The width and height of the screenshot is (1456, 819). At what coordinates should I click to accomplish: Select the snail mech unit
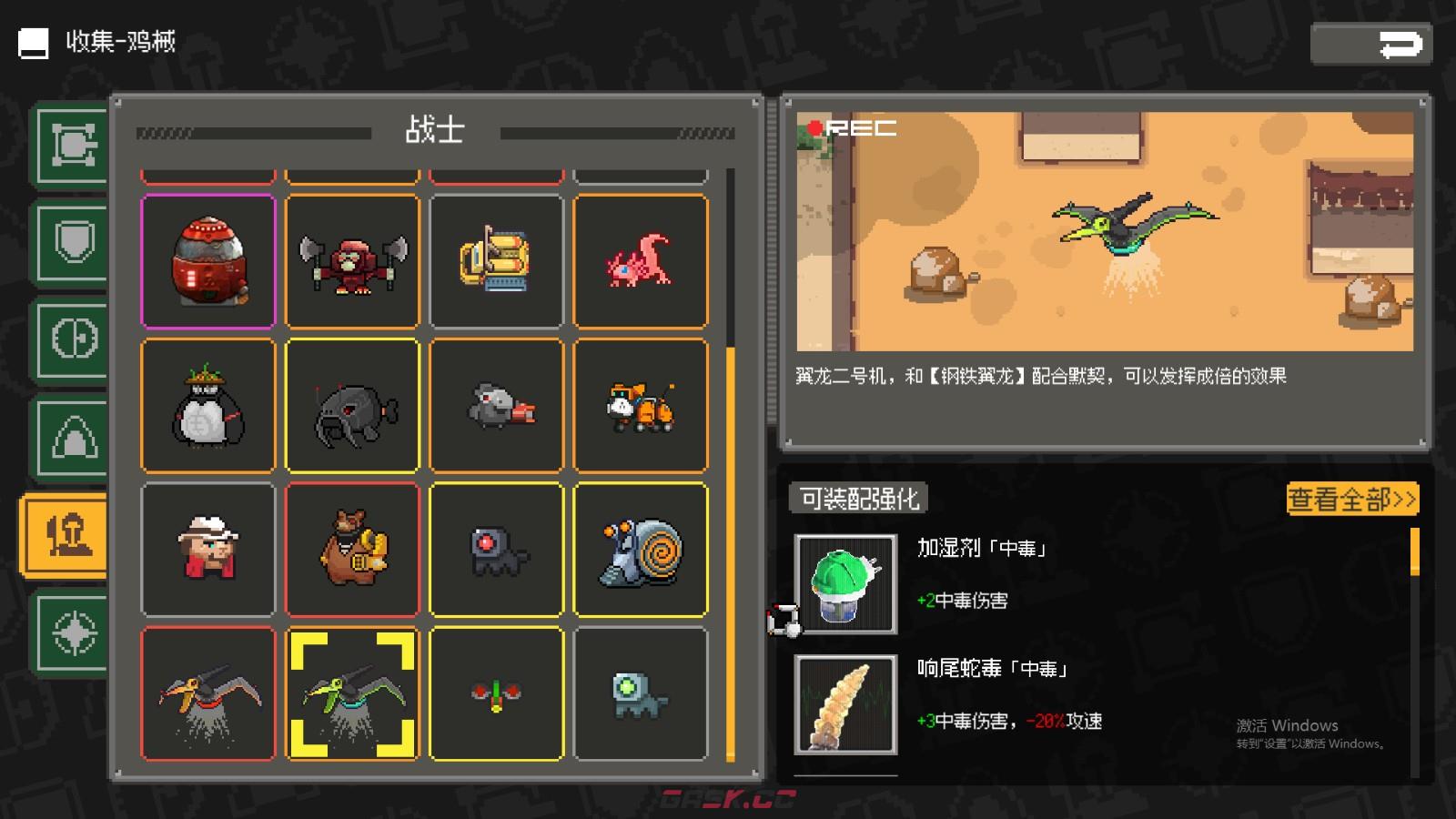point(641,550)
